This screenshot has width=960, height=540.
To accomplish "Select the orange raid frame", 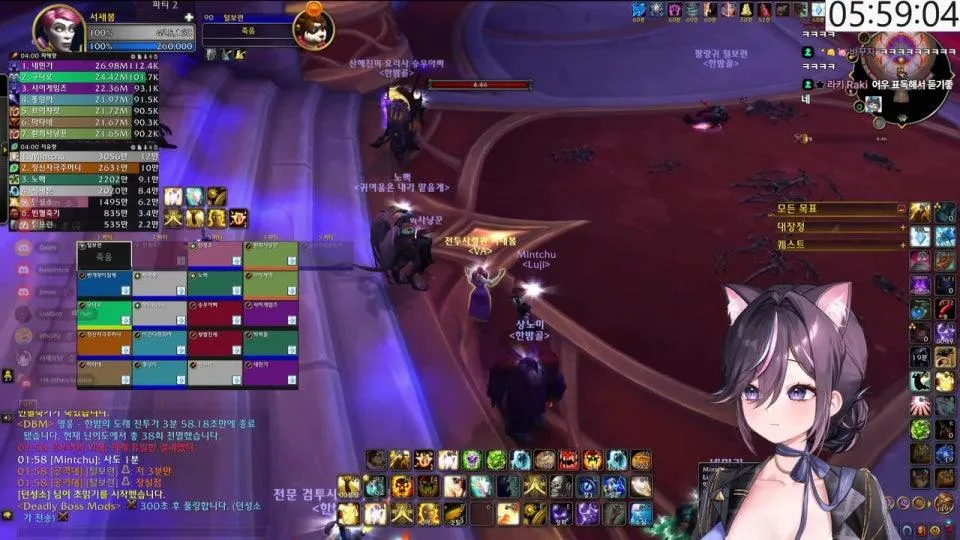I will point(104,343).
